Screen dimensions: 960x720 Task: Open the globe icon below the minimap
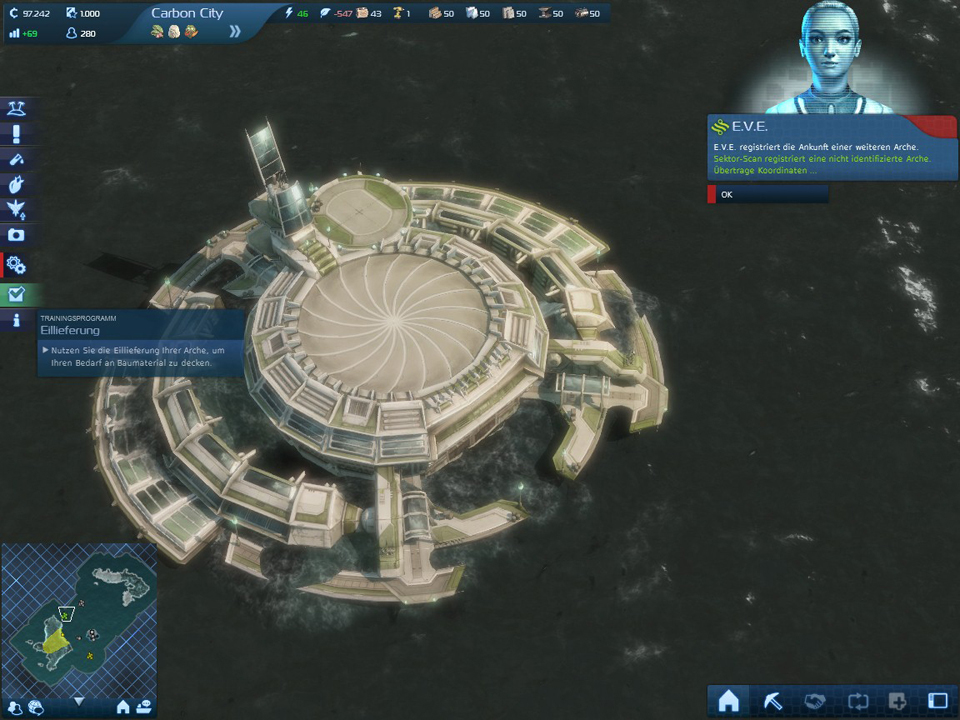[36, 707]
